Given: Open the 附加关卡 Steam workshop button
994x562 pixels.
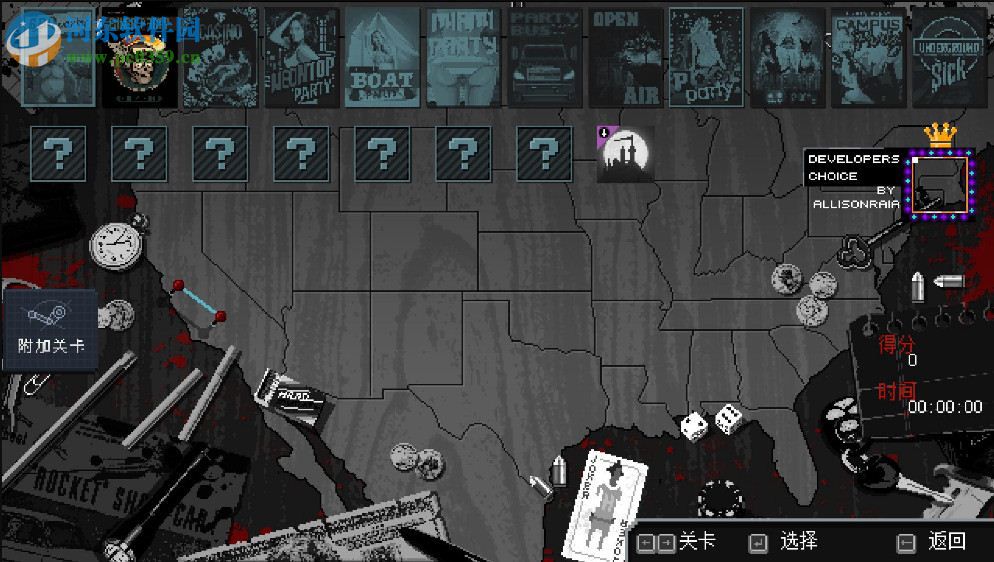Looking at the screenshot, I should [x=51, y=329].
